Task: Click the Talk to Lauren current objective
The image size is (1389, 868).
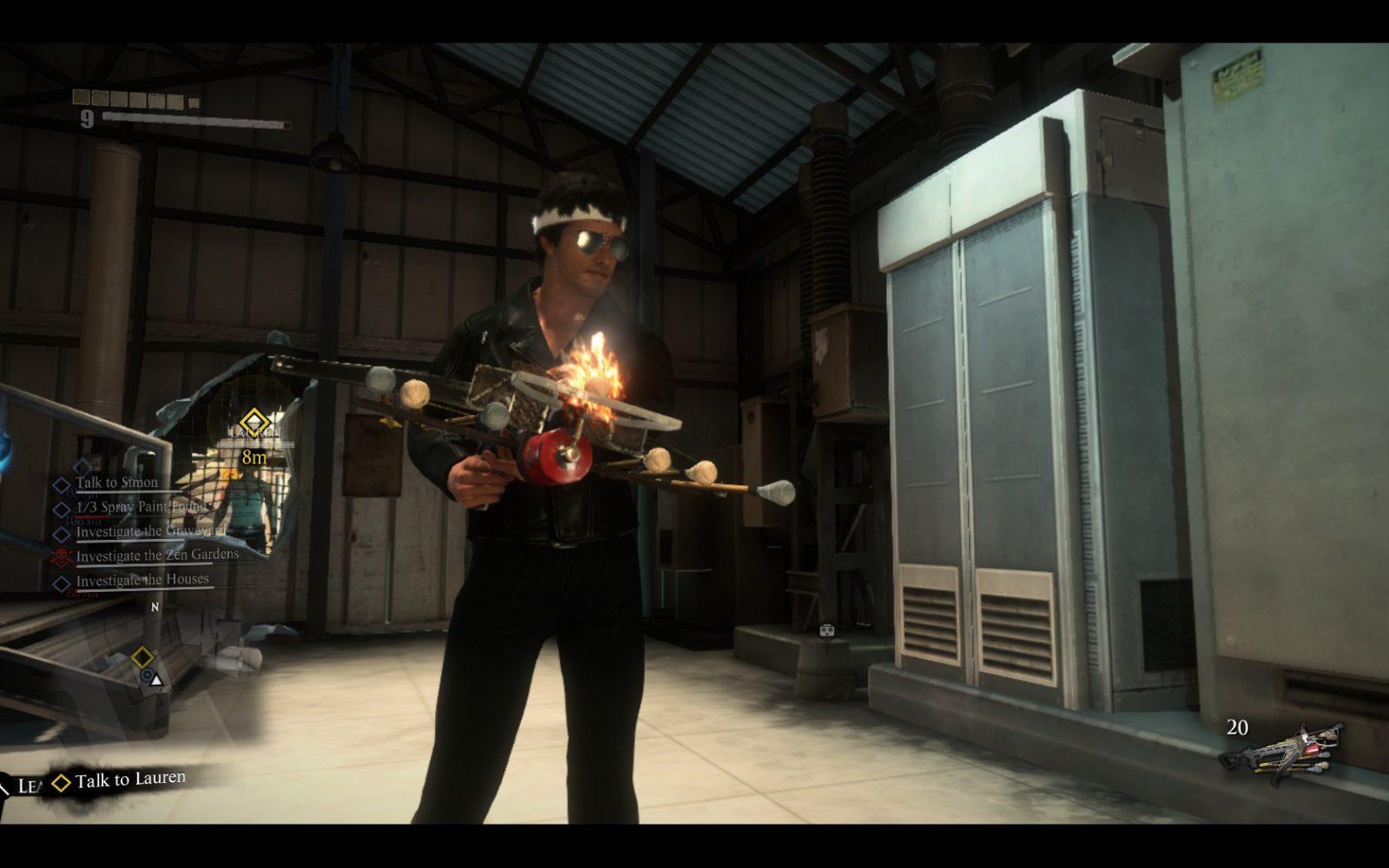Action: coord(129,780)
